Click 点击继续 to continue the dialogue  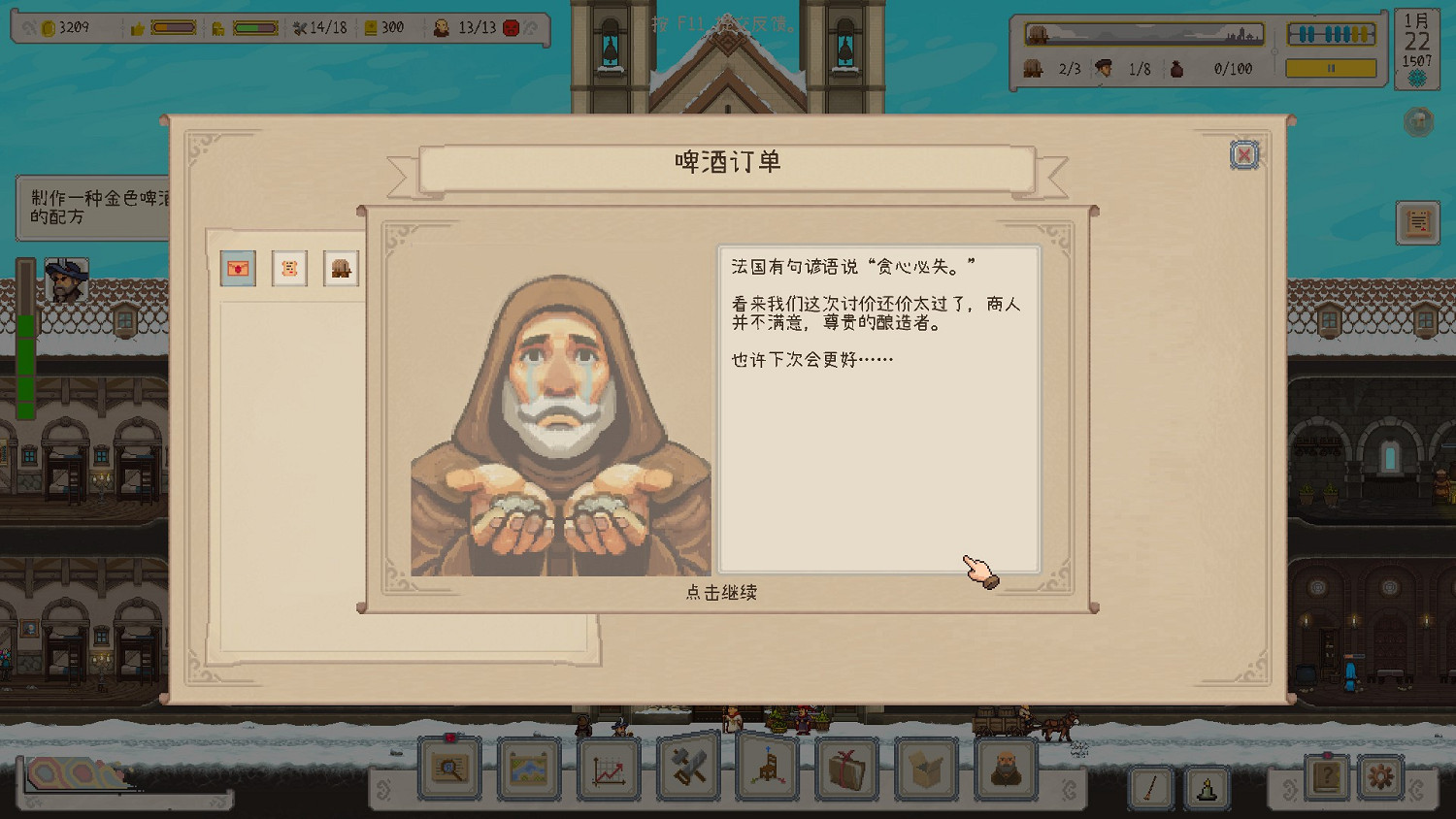pos(723,592)
